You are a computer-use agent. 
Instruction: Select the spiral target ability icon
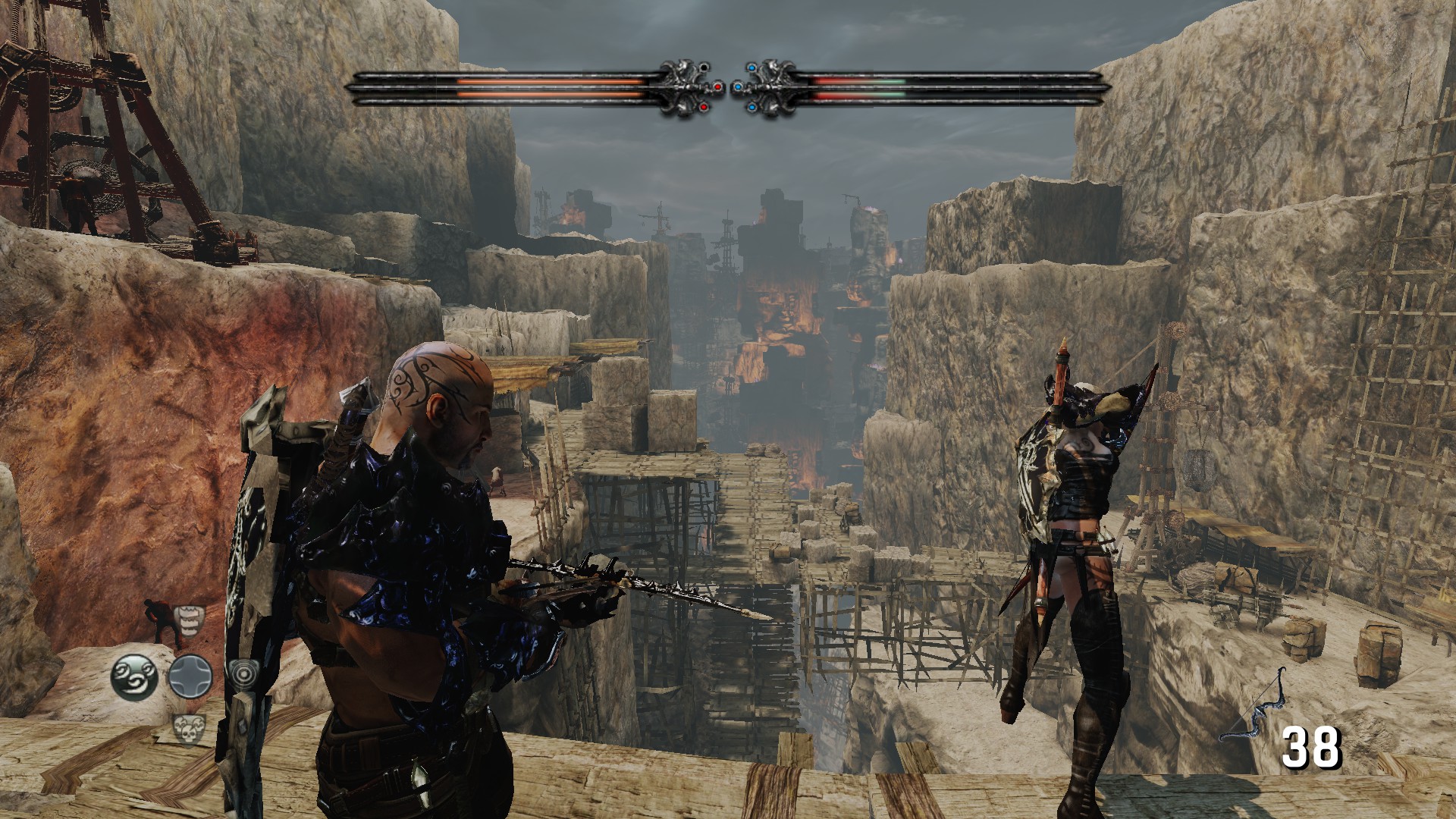point(245,674)
